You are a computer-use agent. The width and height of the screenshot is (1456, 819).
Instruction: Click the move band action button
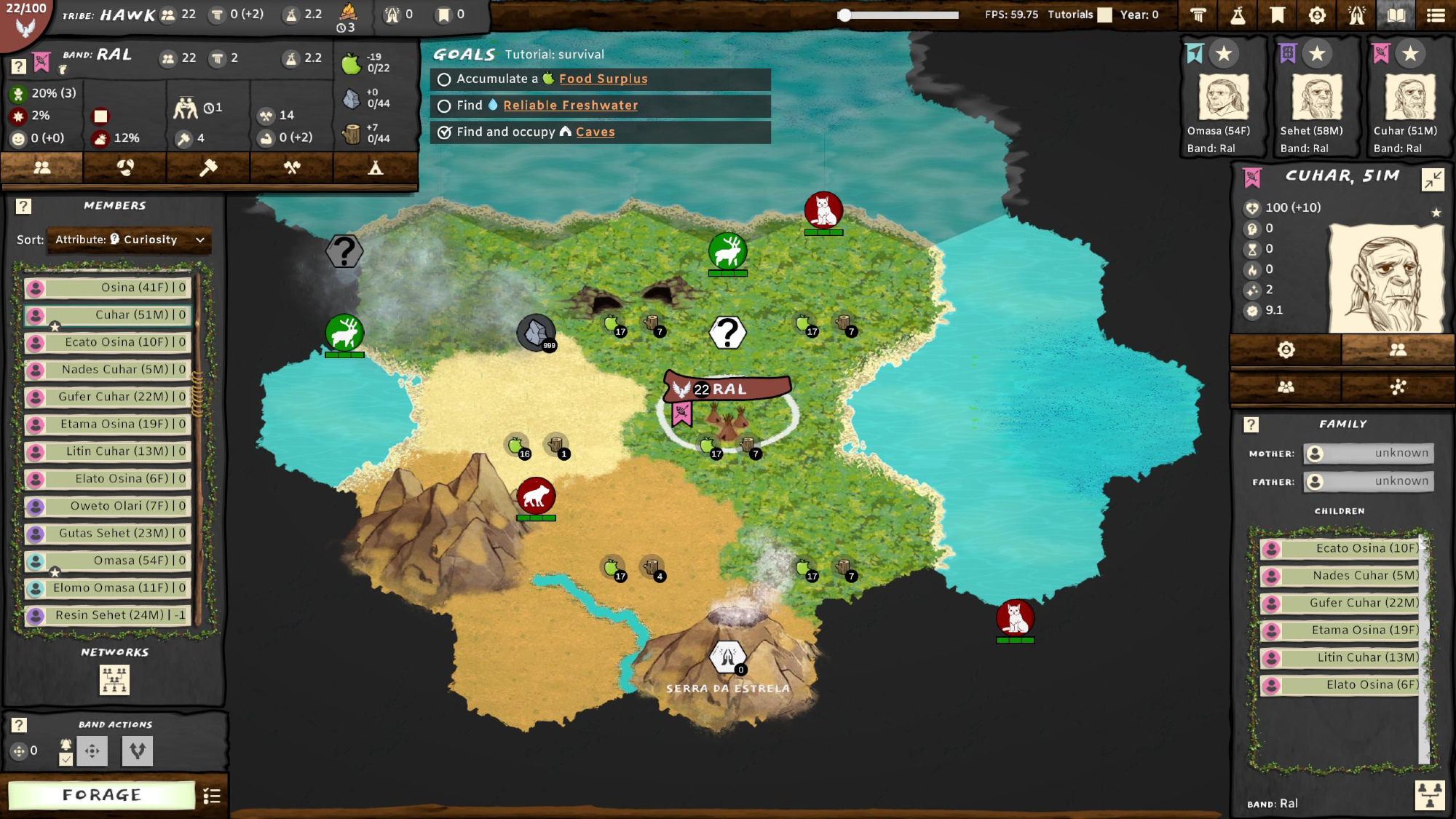[x=92, y=751]
